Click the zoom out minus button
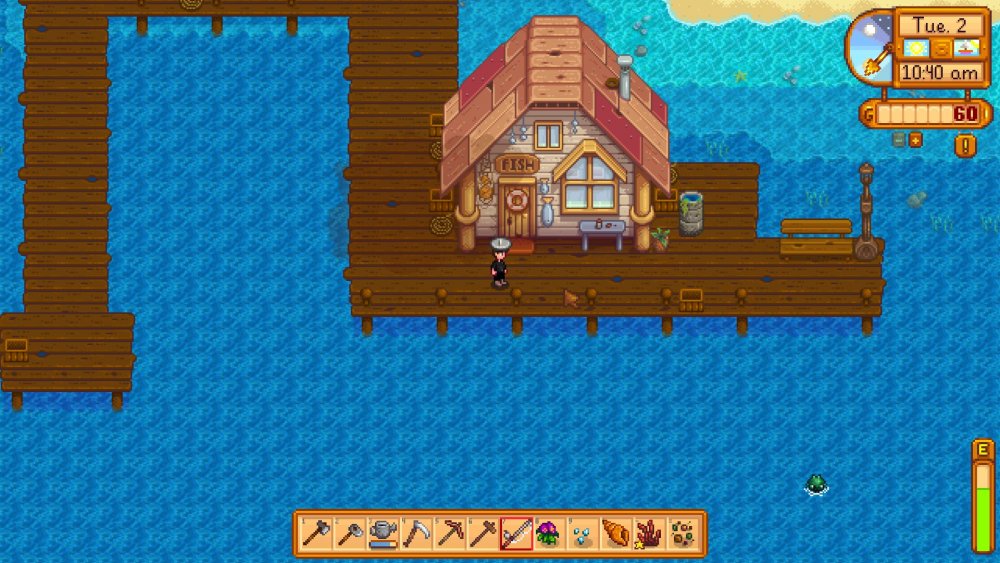 pyautogui.click(x=899, y=140)
